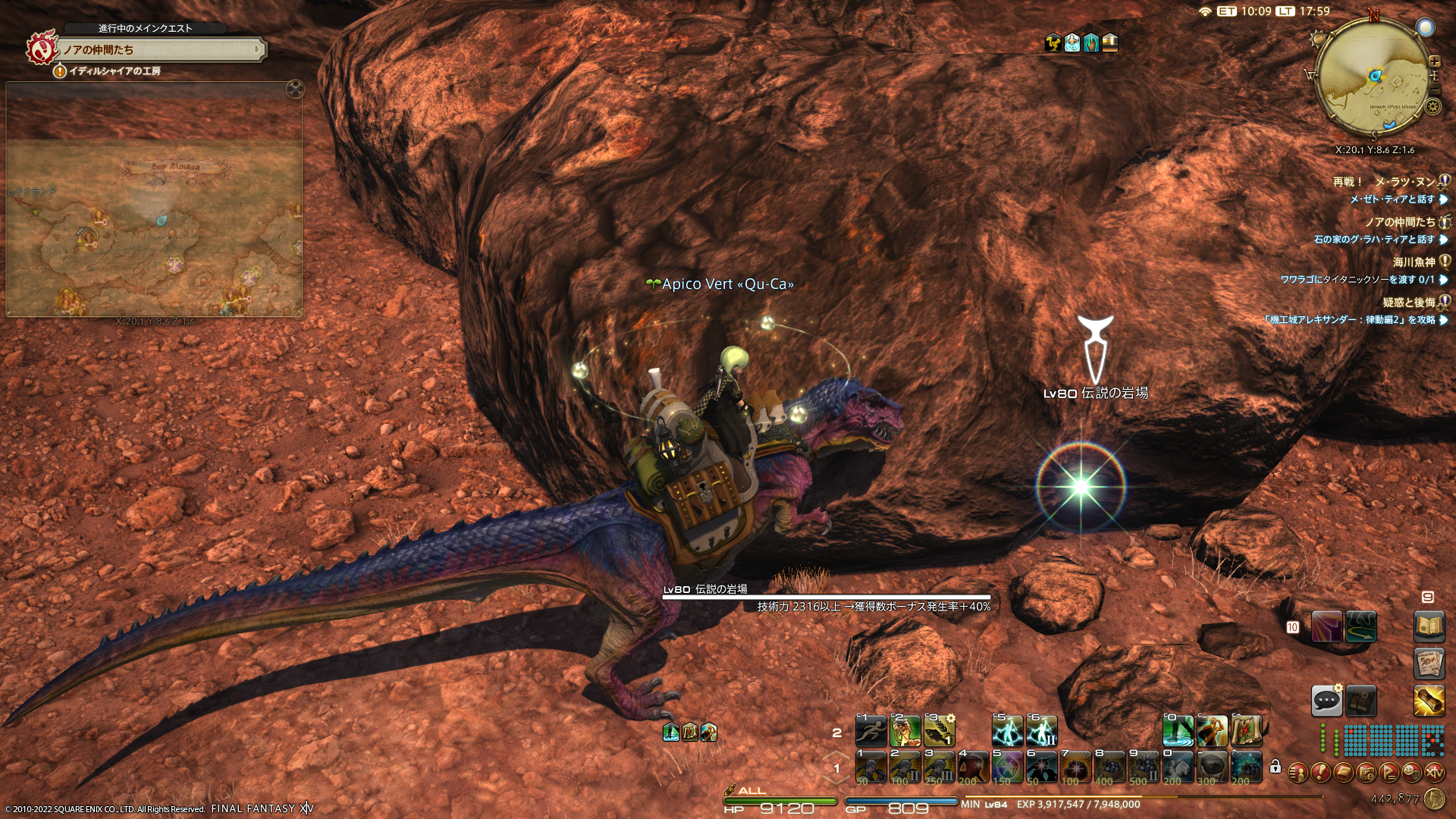Use the rainbow crystal gathering skill

coord(1008,768)
